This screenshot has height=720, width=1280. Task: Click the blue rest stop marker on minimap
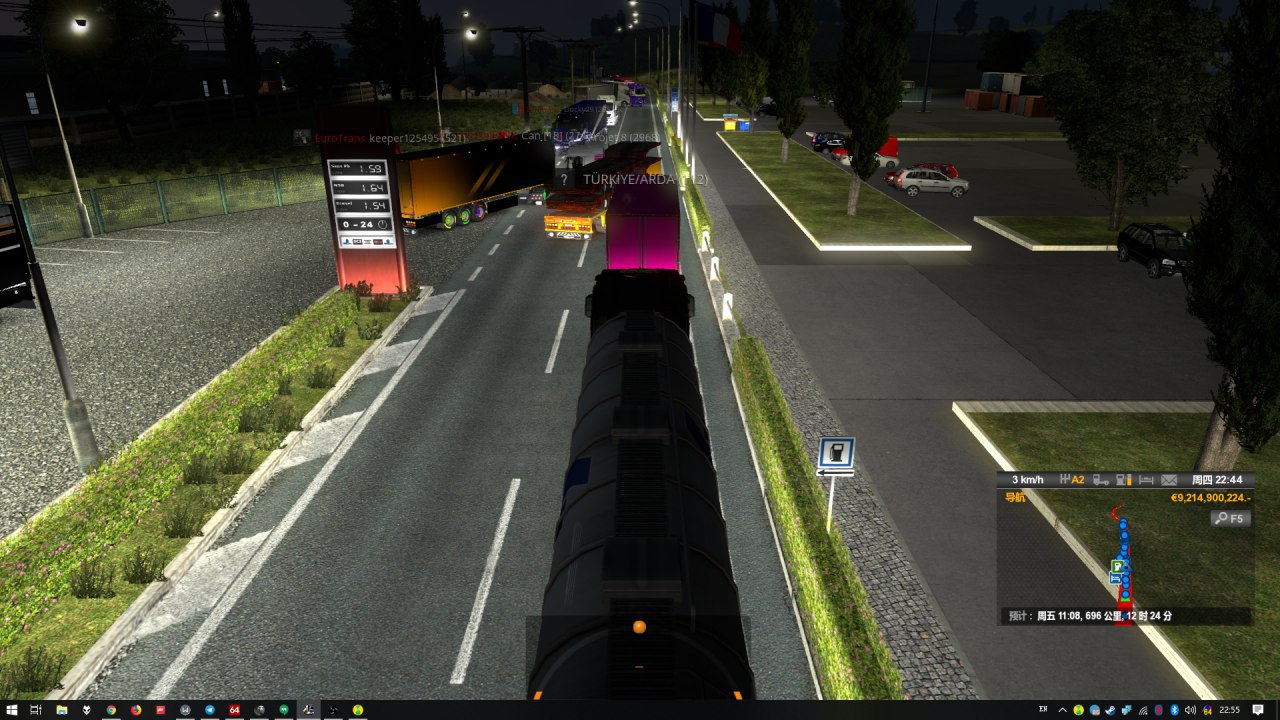(x=1114, y=578)
